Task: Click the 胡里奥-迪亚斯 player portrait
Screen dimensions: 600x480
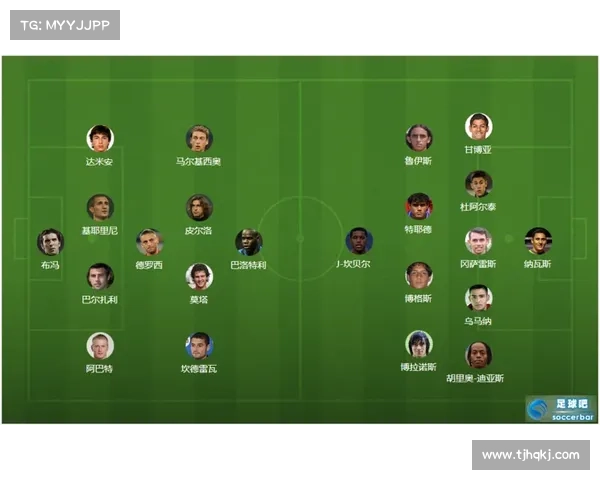Action: [x=478, y=355]
